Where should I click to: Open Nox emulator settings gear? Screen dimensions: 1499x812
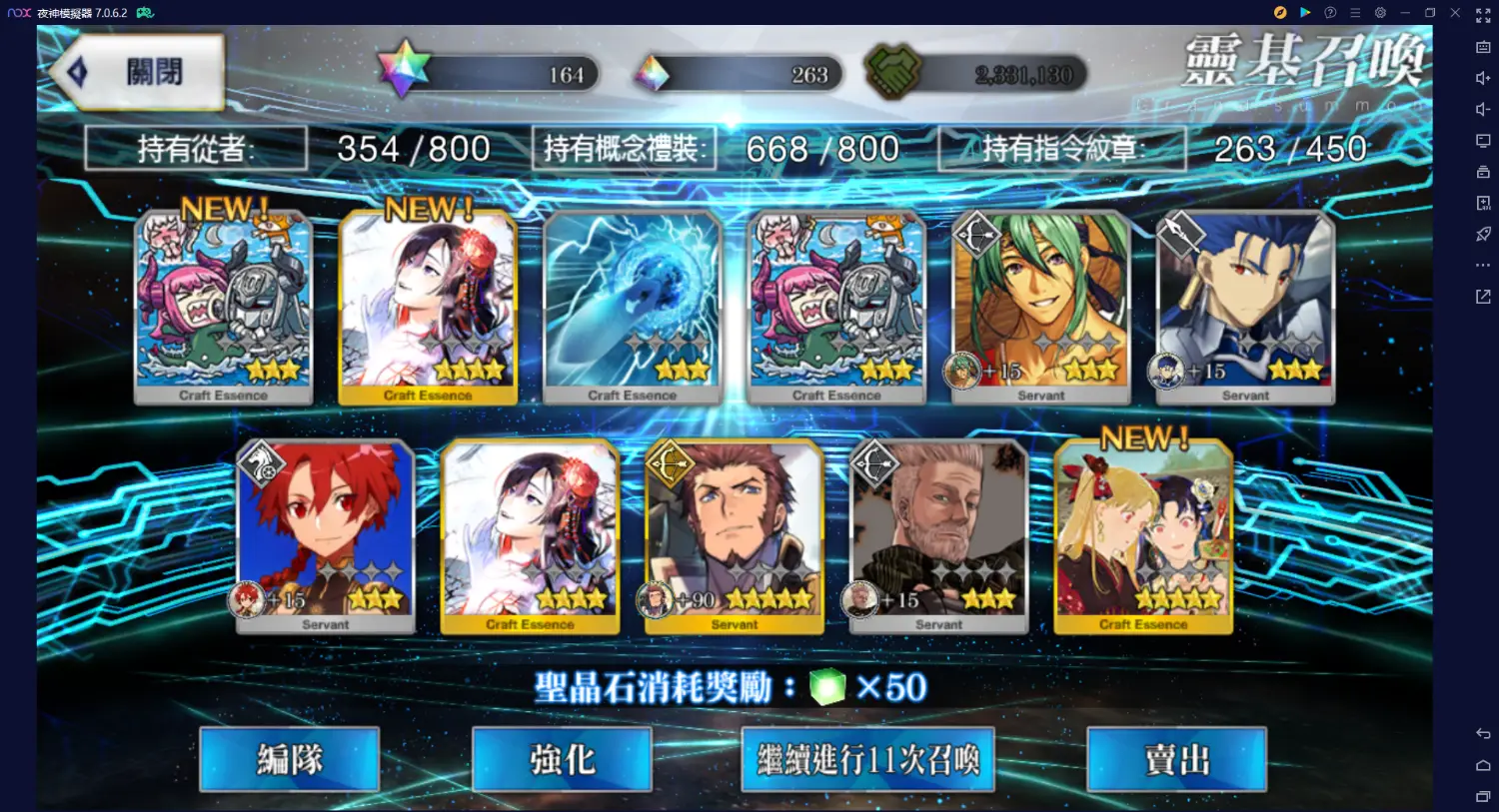click(x=1380, y=13)
